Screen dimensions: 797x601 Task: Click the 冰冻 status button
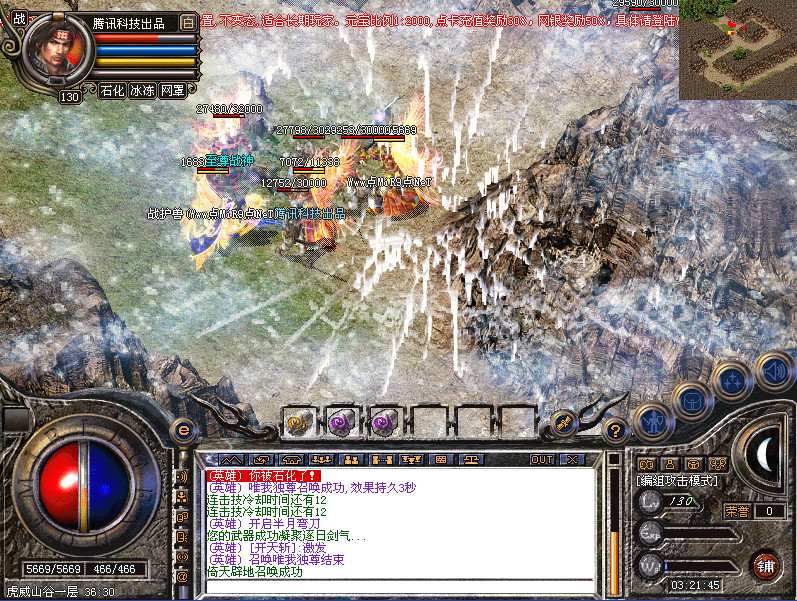coord(142,90)
